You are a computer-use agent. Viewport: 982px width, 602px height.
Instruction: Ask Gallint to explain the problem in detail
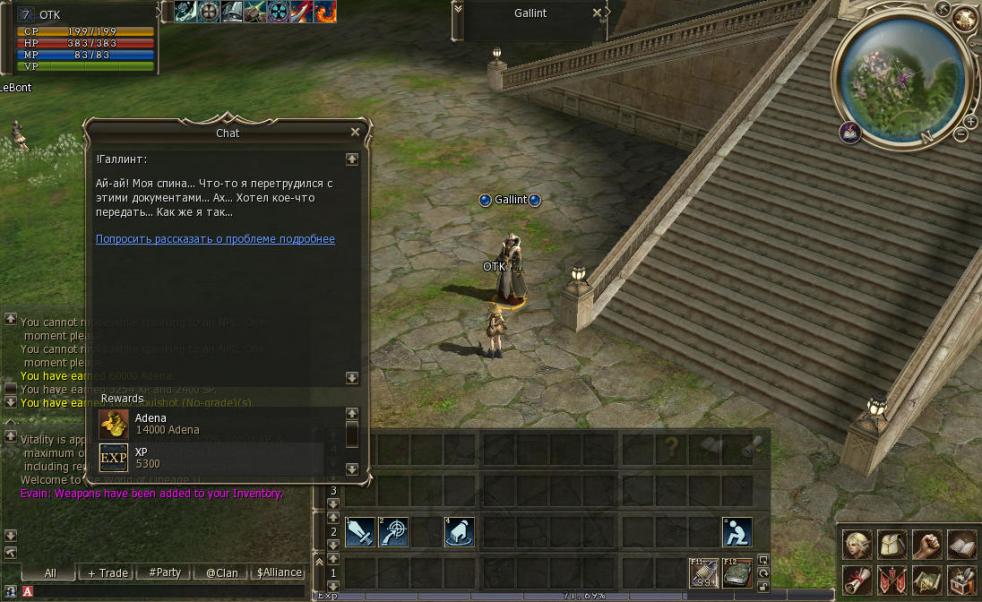(x=215, y=239)
